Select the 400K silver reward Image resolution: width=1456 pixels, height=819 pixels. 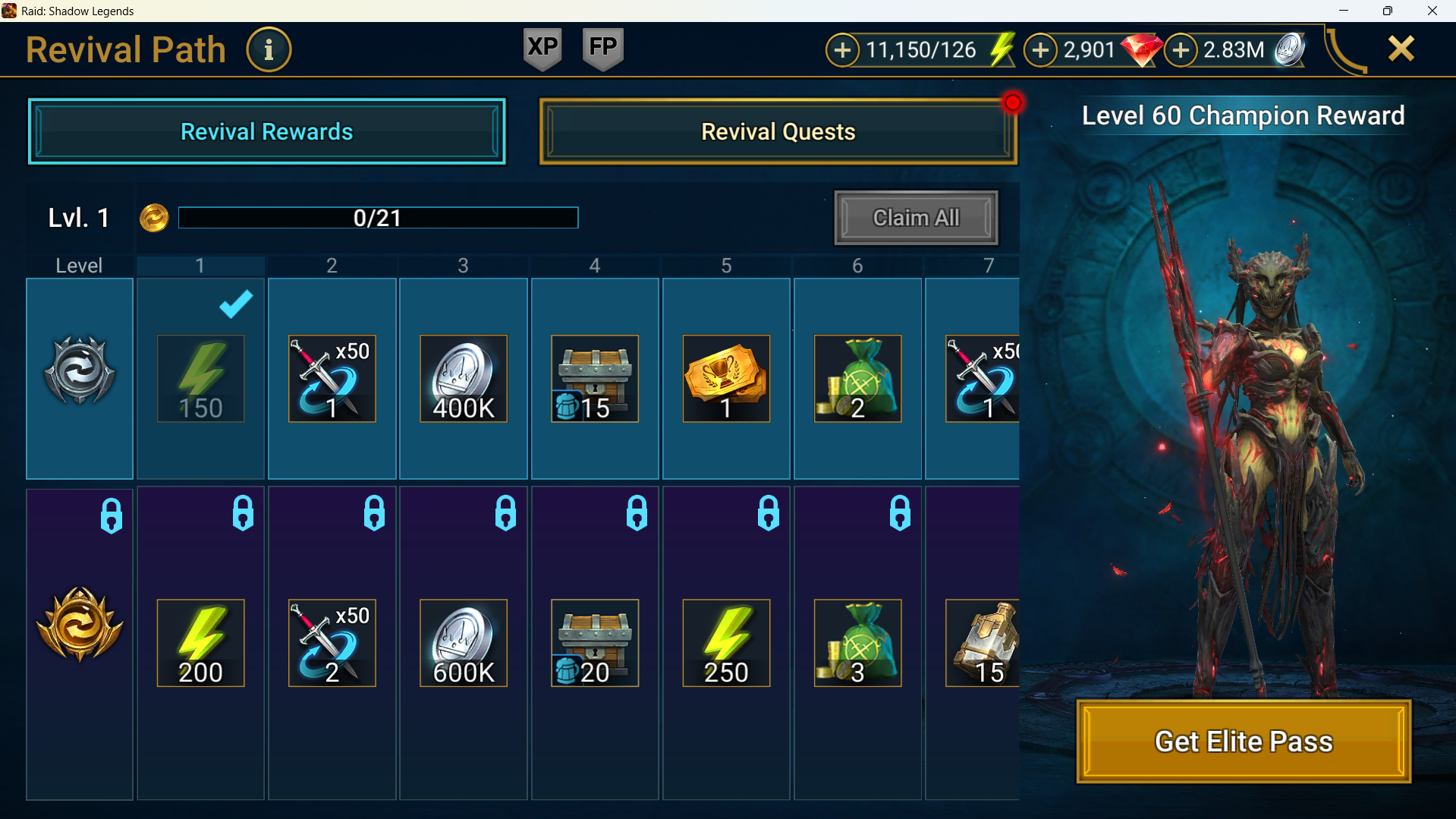pyautogui.click(x=463, y=378)
